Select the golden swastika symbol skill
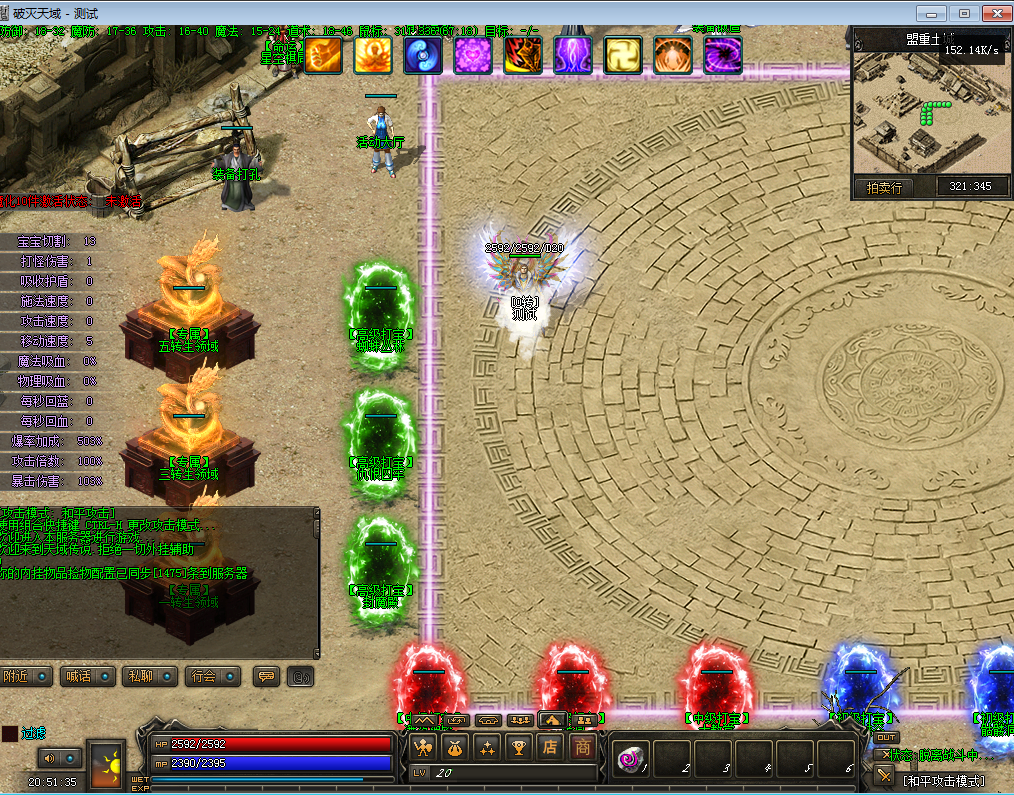Image resolution: width=1014 pixels, height=795 pixels. [x=623, y=55]
